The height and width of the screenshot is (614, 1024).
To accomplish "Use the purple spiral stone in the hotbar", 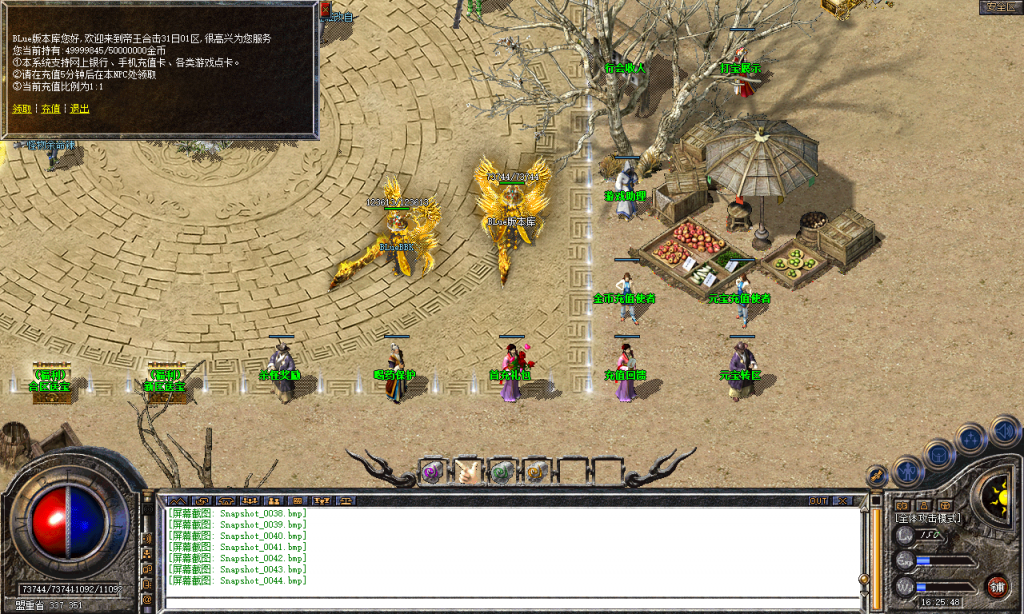I will point(432,471).
